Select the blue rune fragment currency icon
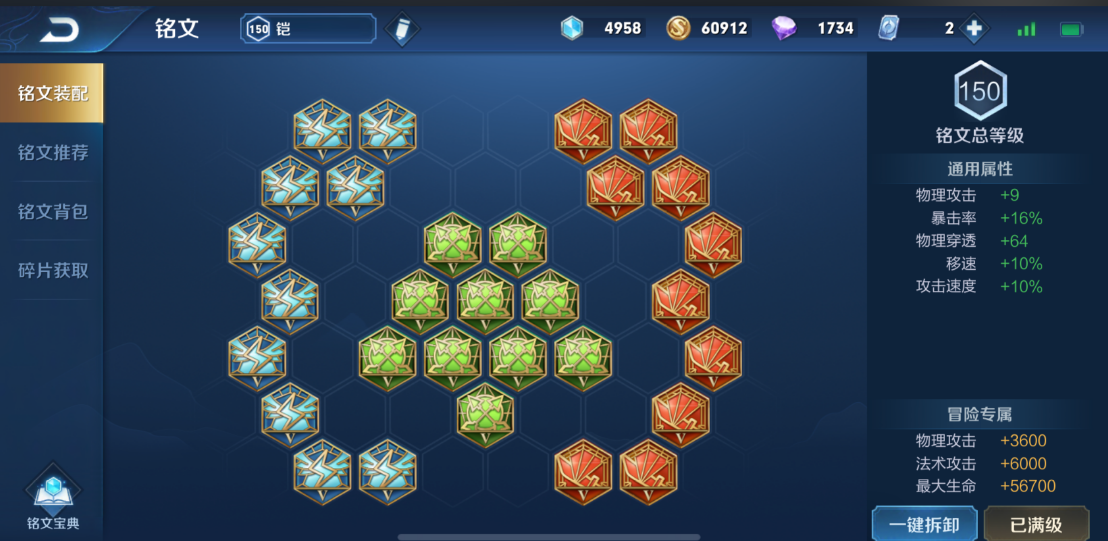Screen dimensions: 1108x541 click(x=571, y=29)
